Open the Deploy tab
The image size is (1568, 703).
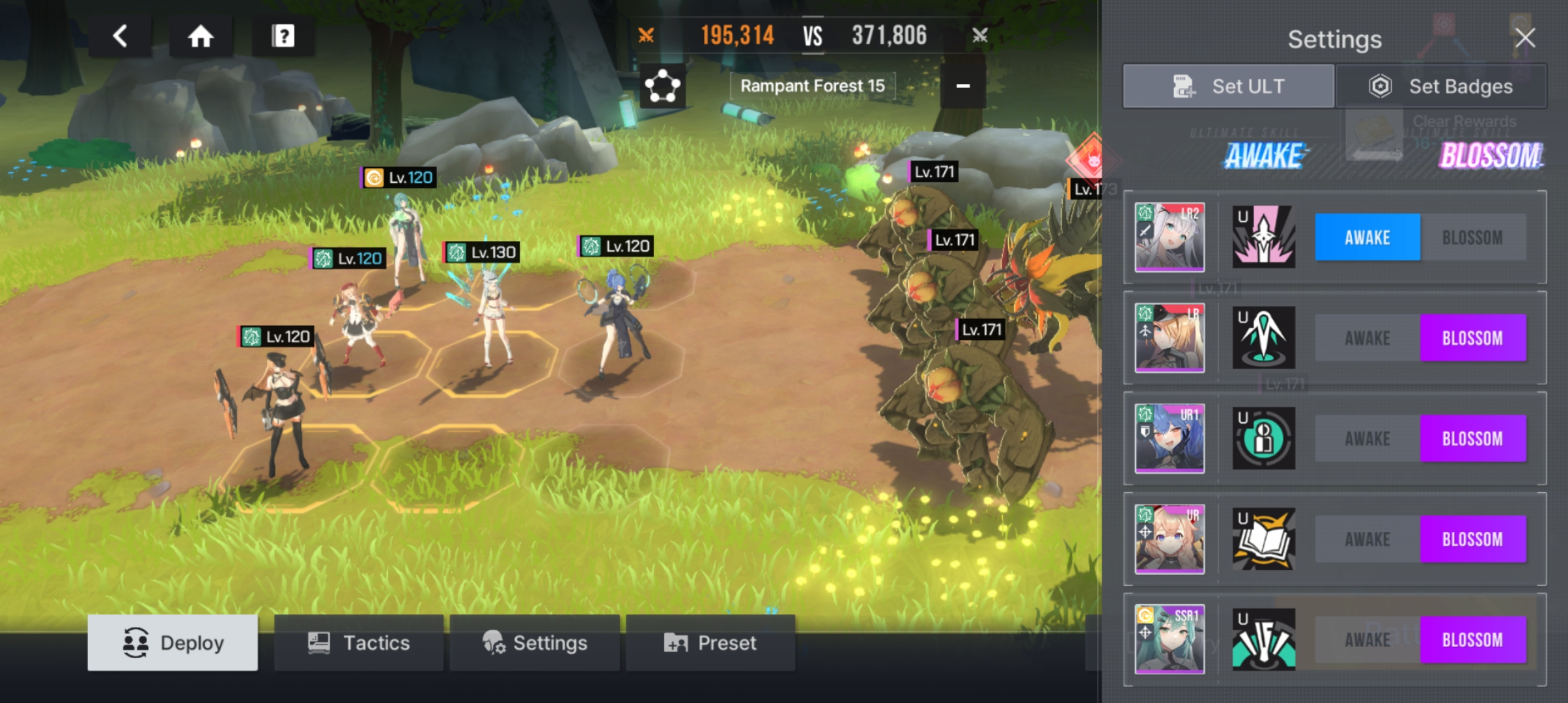pos(173,643)
